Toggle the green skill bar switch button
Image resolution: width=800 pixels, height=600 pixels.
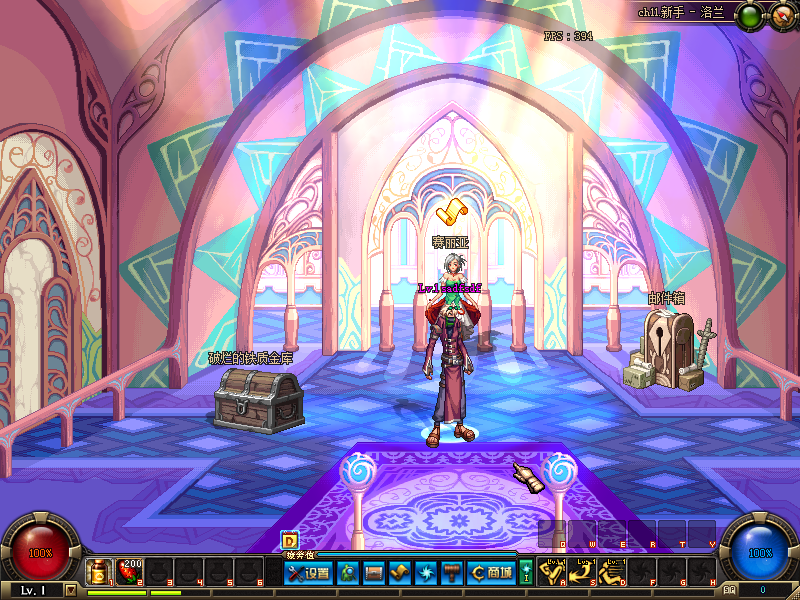[x=526, y=573]
